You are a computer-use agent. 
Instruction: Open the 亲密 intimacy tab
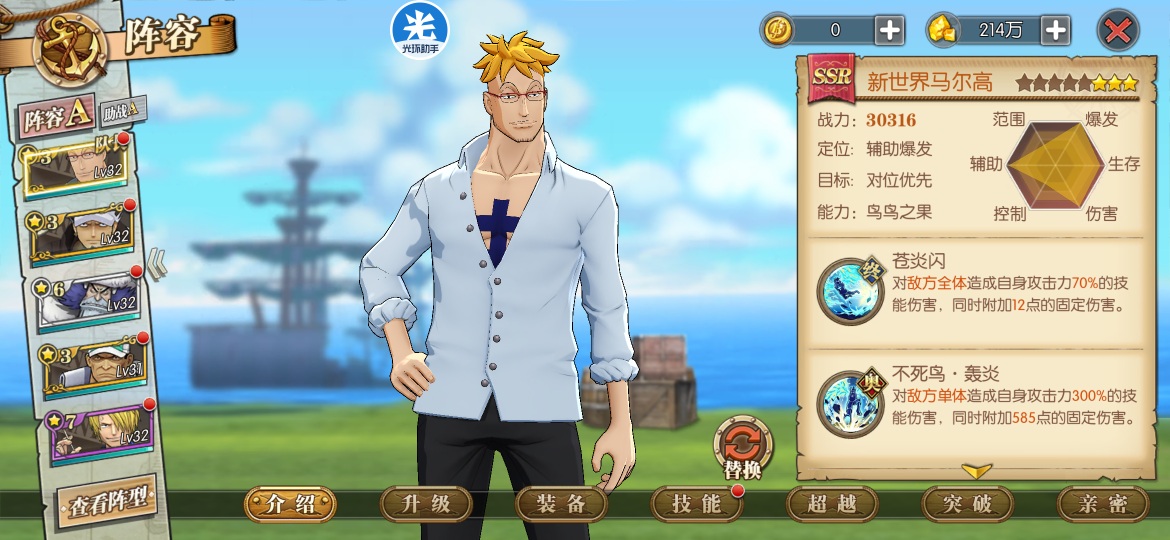tap(1102, 504)
